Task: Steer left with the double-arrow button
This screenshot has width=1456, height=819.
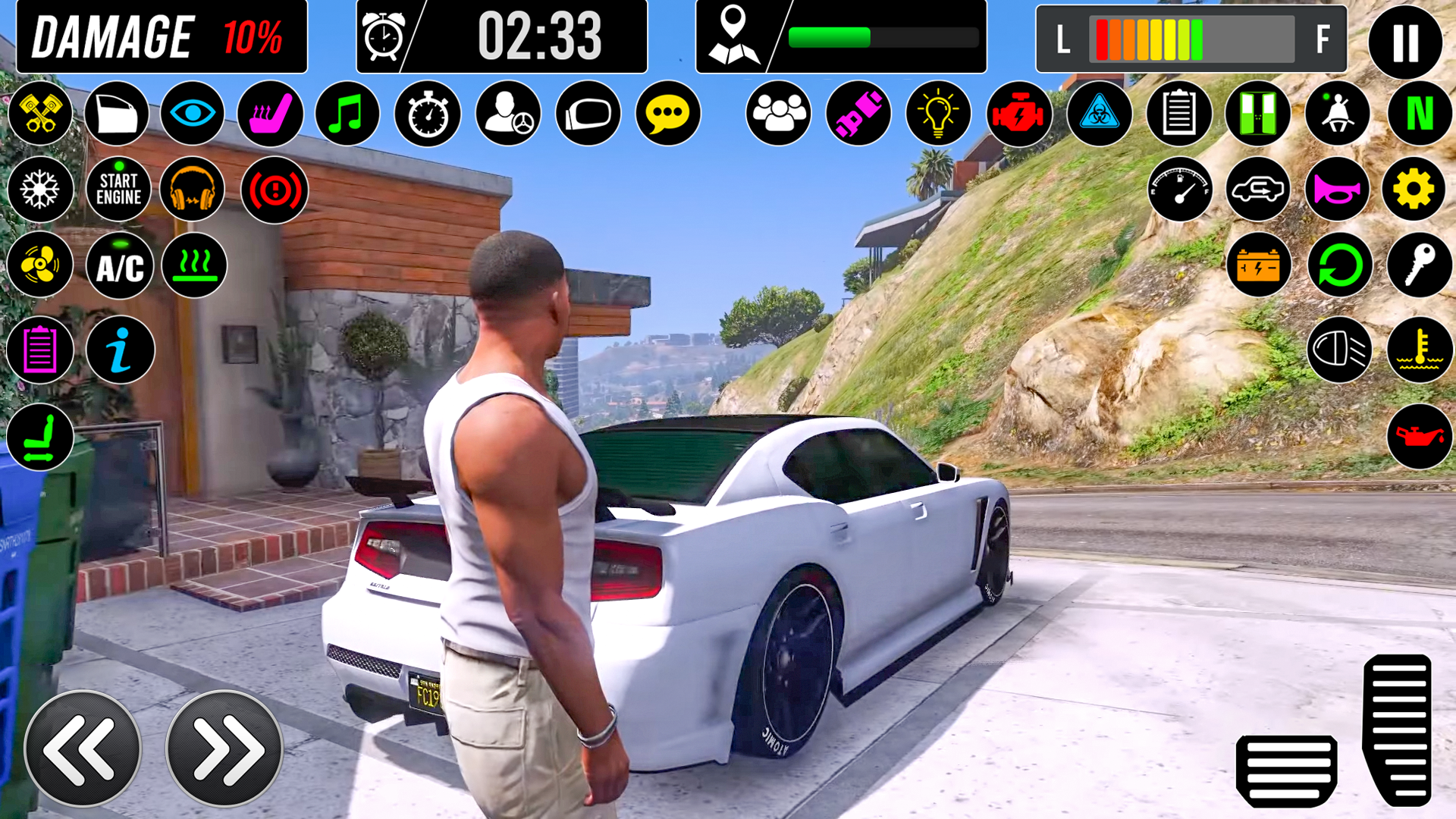Action: [x=83, y=748]
